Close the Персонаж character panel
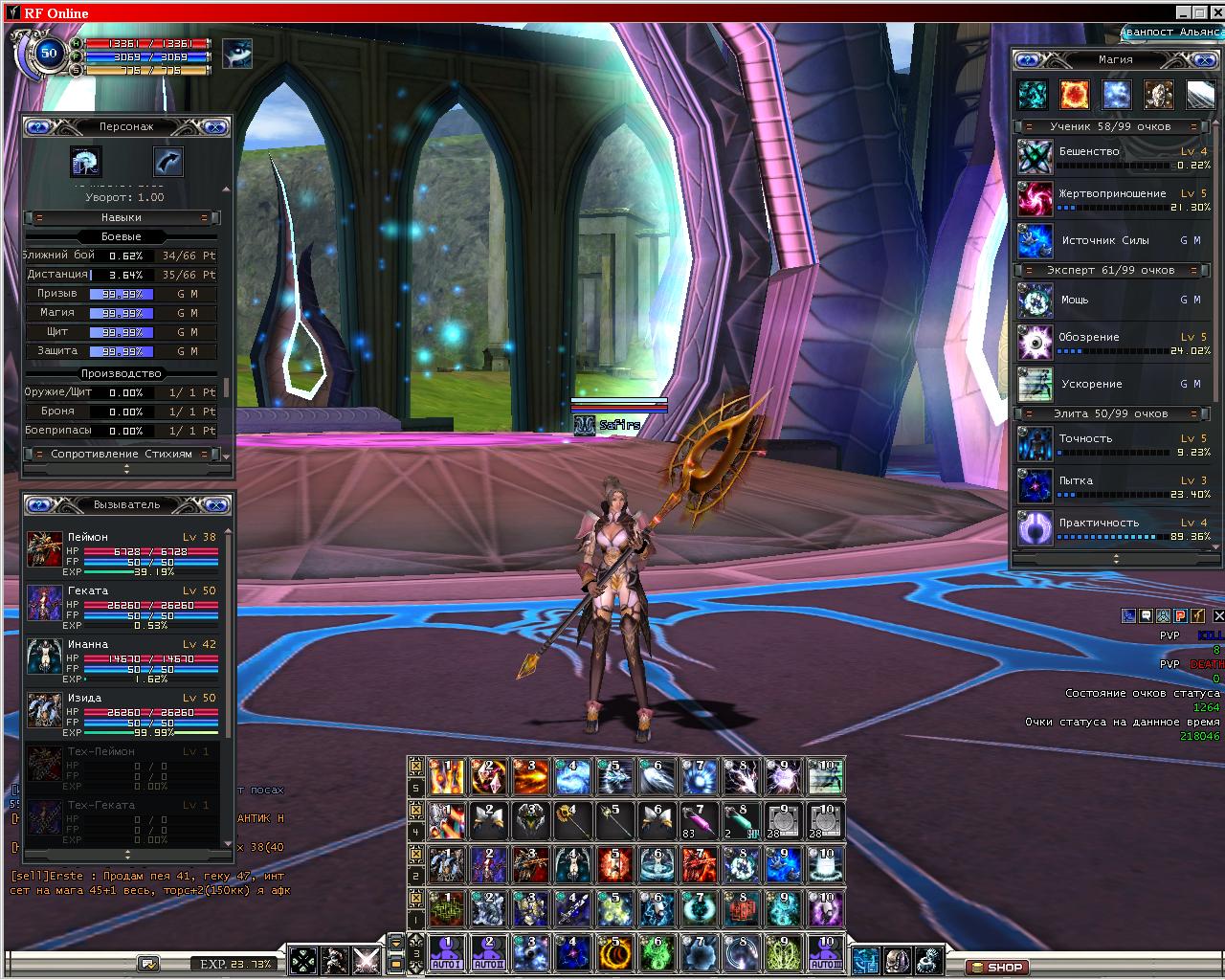The image size is (1225, 980). tap(214, 126)
